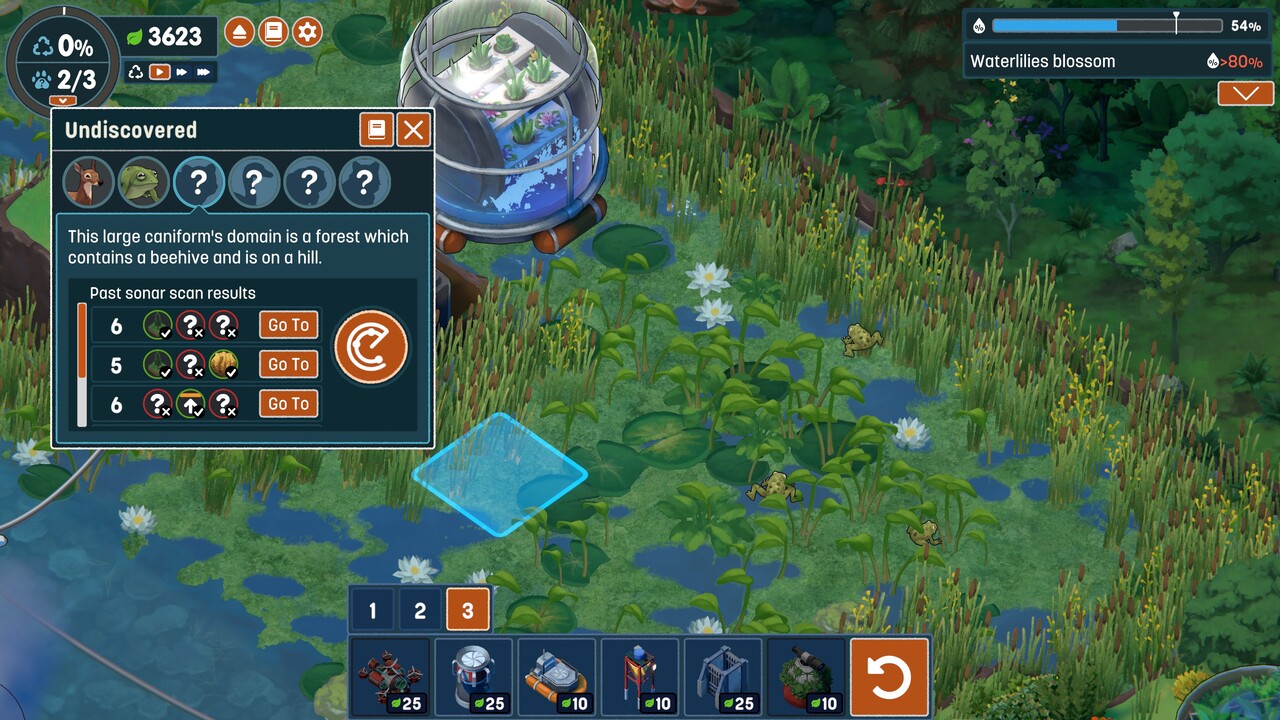Close the Undiscovered panel
This screenshot has height=720, width=1280.
click(x=413, y=130)
